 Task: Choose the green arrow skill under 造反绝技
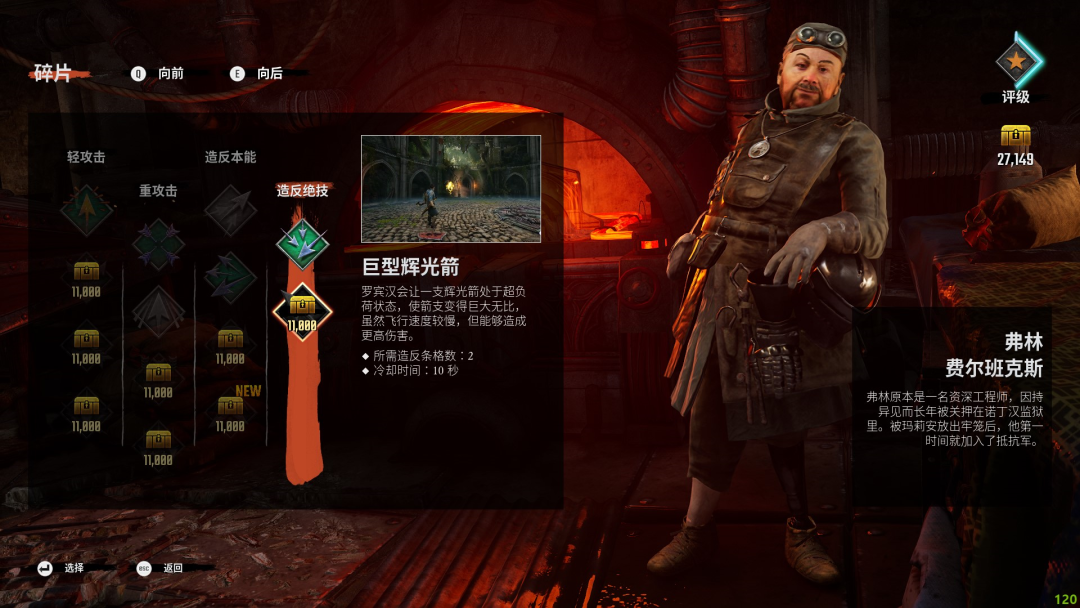point(302,243)
